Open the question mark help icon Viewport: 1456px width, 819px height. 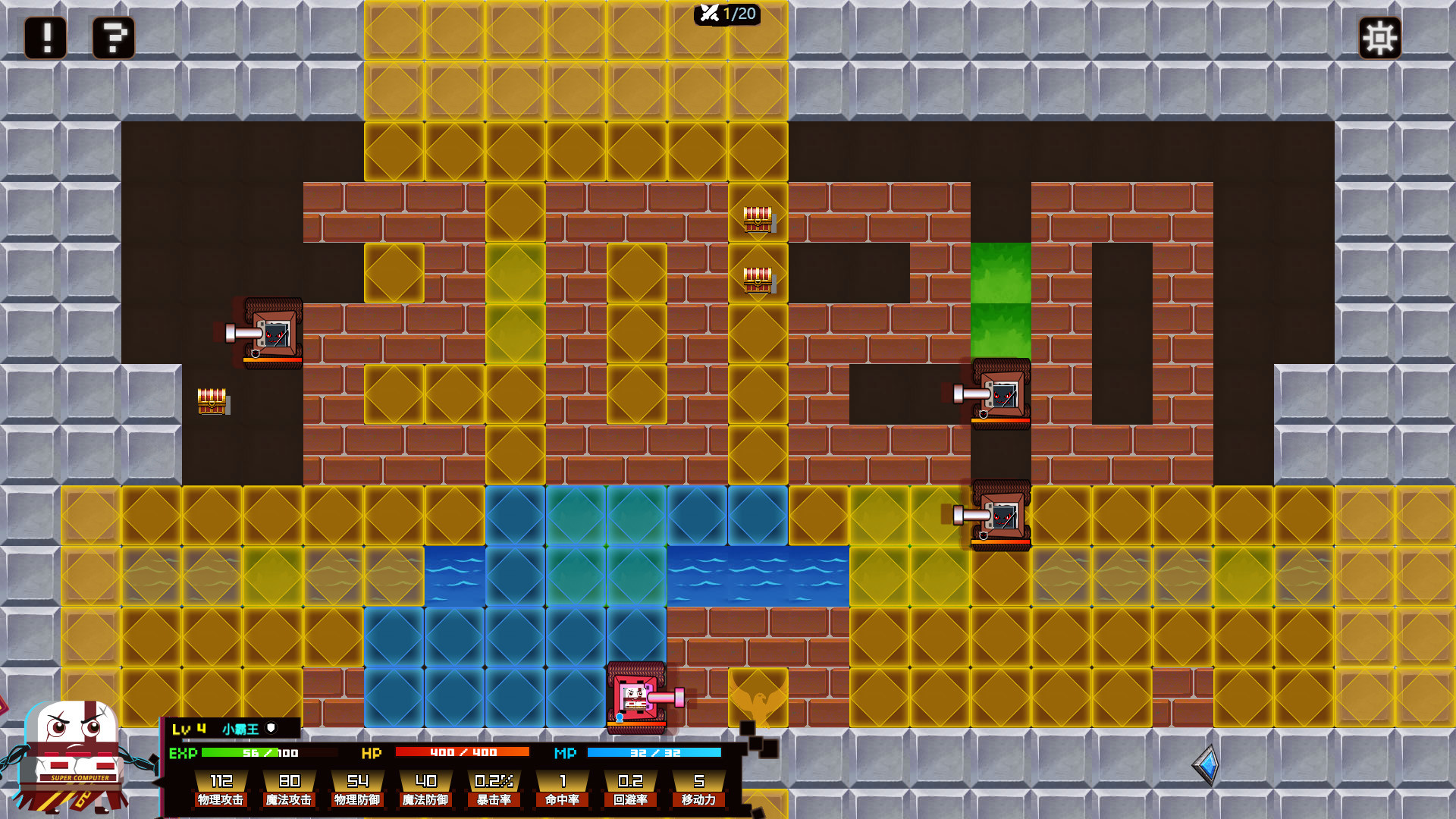[112, 36]
